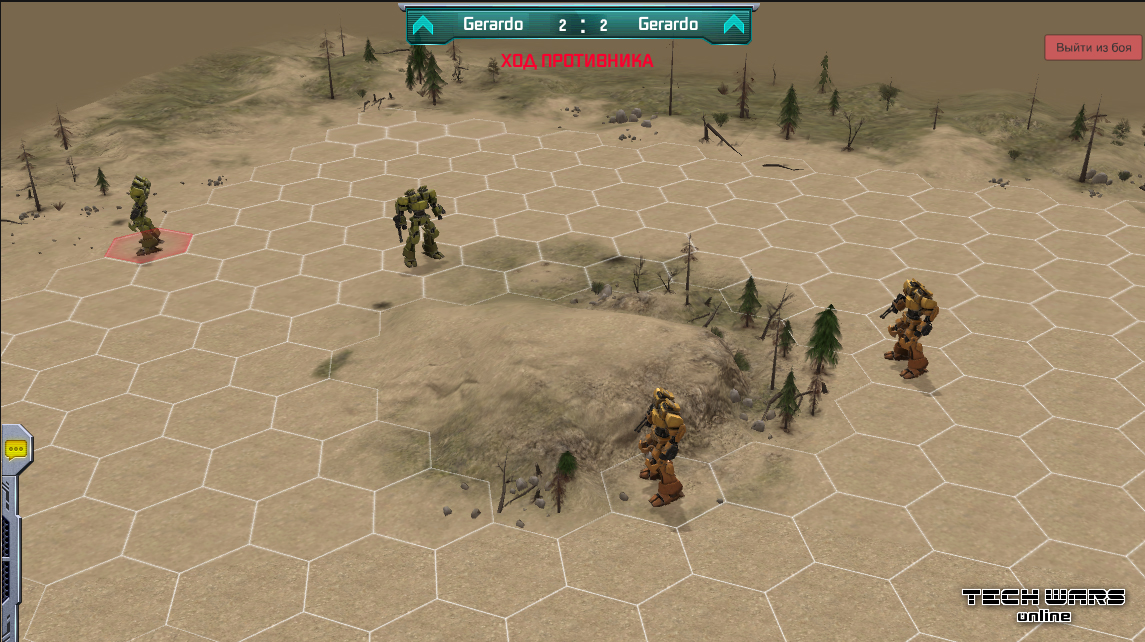Click the "Выйти из боя" exit battle button
Viewport: 1145px width, 642px height.
(x=1093, y=47)
